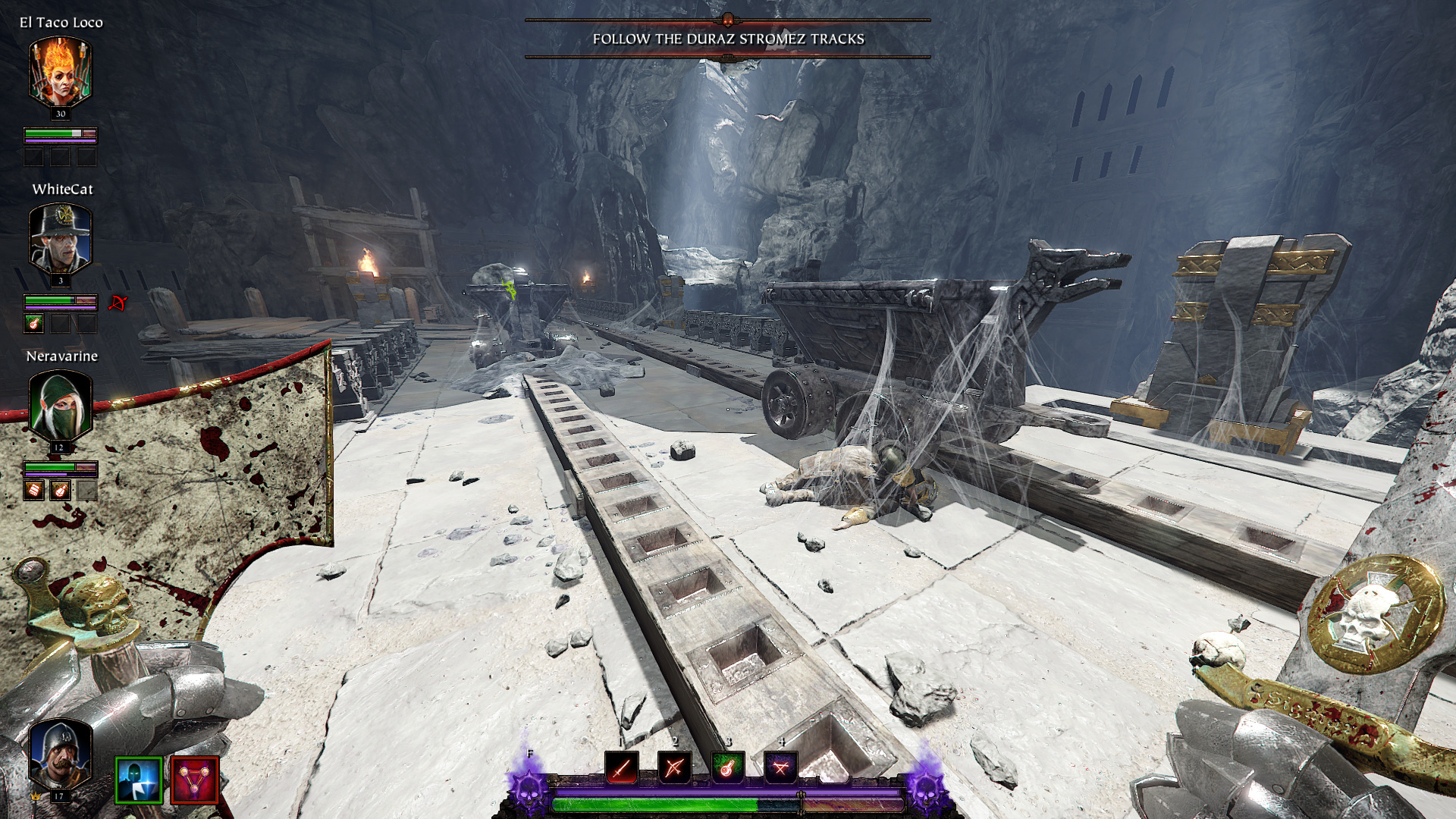Viewport: 1456px width, 819px height.
Task: Choose the fourth hotbar slot with crossed-lines icon
Action: point(780,767)
